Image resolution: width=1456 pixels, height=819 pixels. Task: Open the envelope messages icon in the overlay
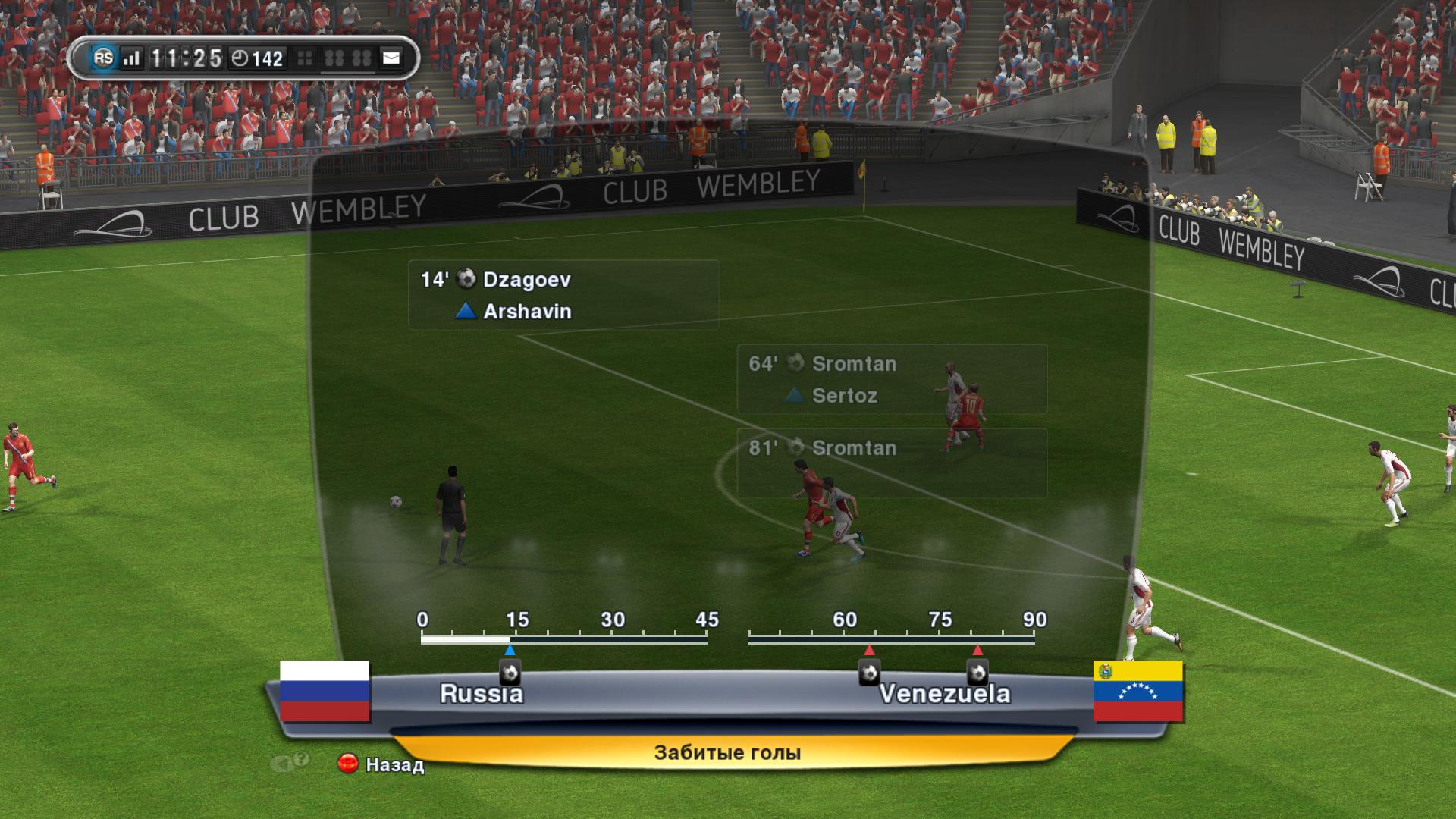(391, 58)
